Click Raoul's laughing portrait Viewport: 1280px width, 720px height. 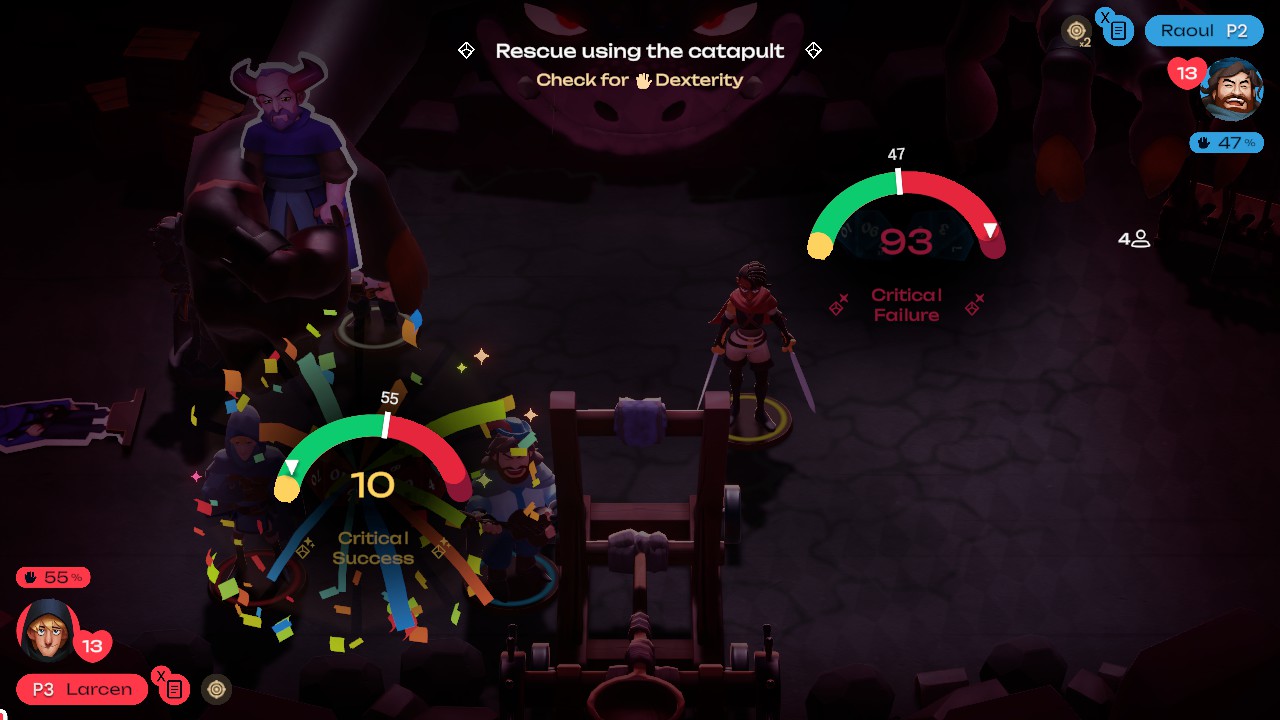[x=1231, y=90]
